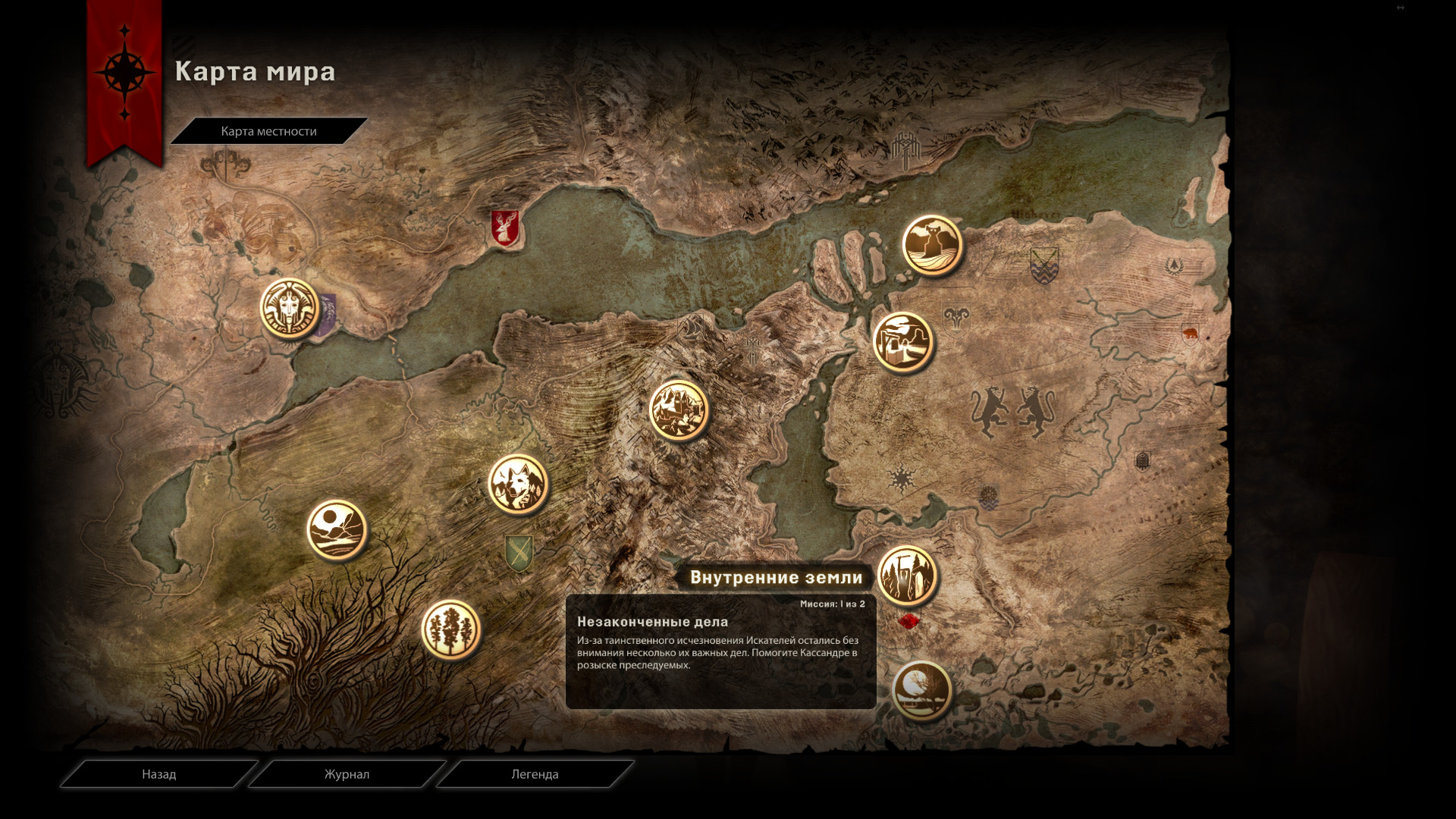Choose the wolf head location marker
The height and width of the screenshot is (819, 1456).
(518, 484)
